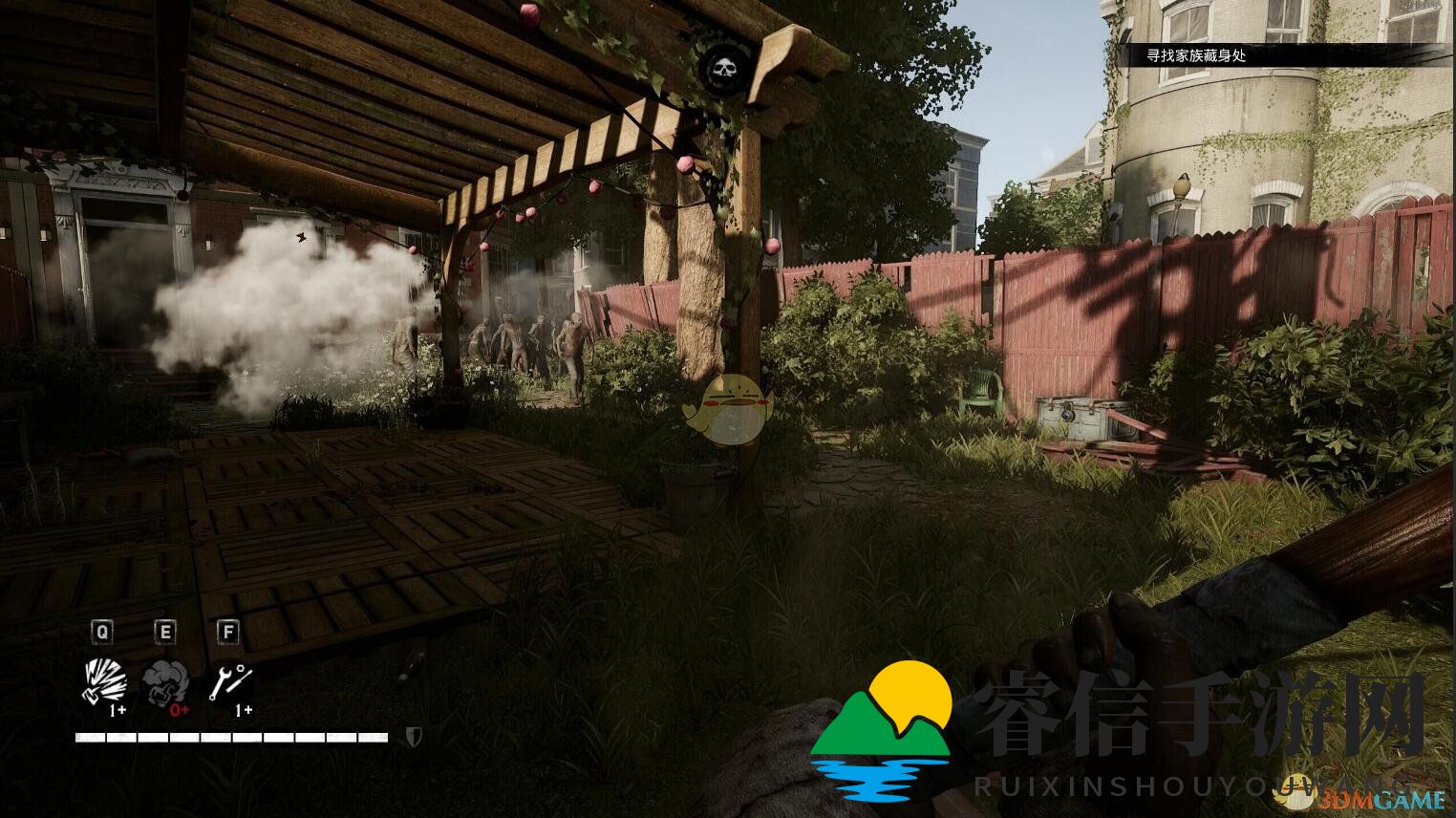
Task: Open the objective tracker text banner
Action: [x=1196, y=55]
